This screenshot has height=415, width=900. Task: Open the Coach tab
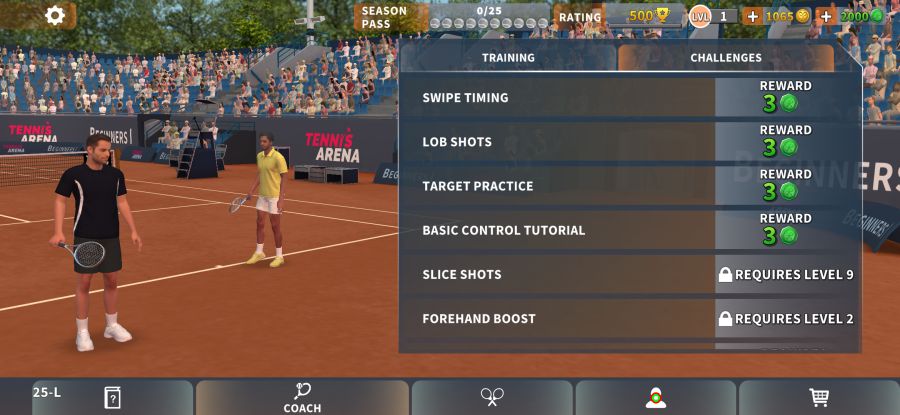[x=302, y=397]
